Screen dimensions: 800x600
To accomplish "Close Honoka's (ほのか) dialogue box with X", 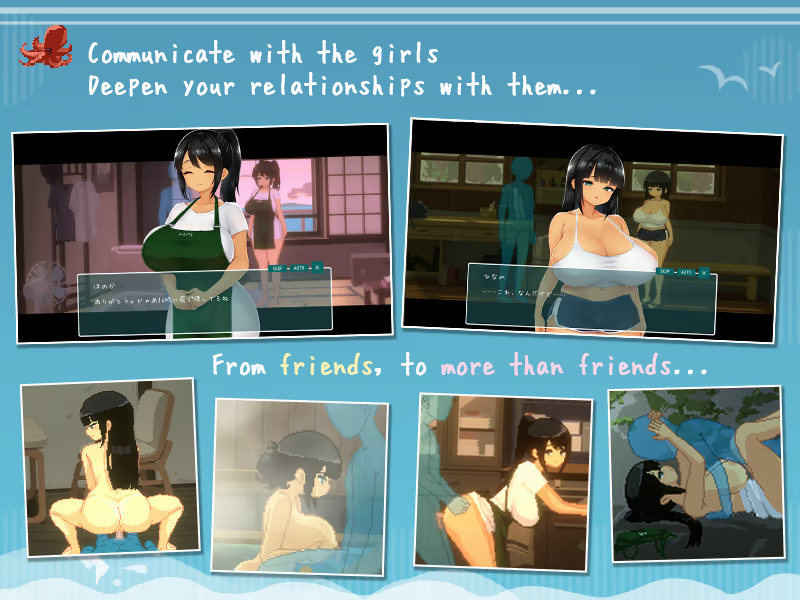I will (317, 268).
